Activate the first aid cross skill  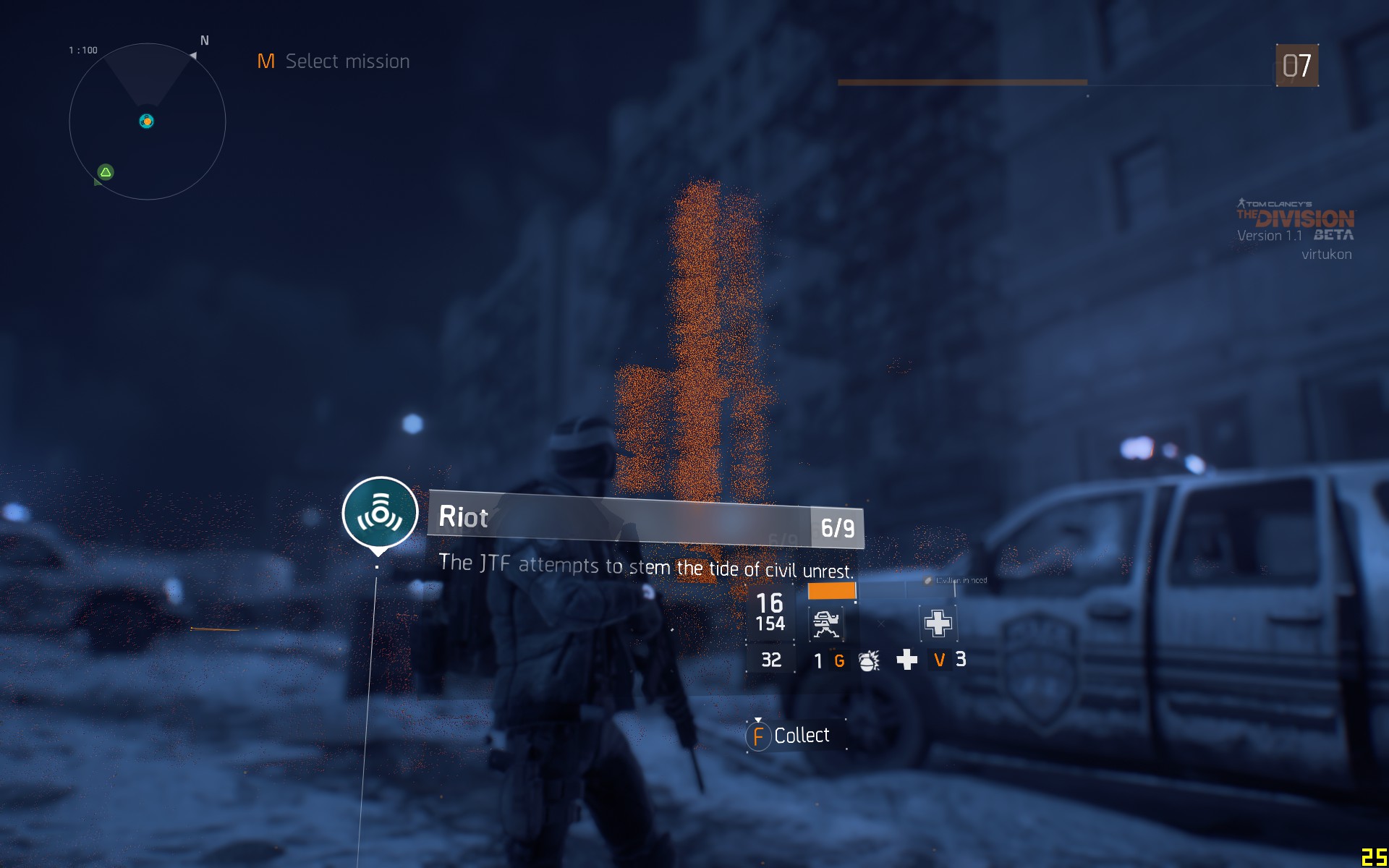click(x=938, y=623)
